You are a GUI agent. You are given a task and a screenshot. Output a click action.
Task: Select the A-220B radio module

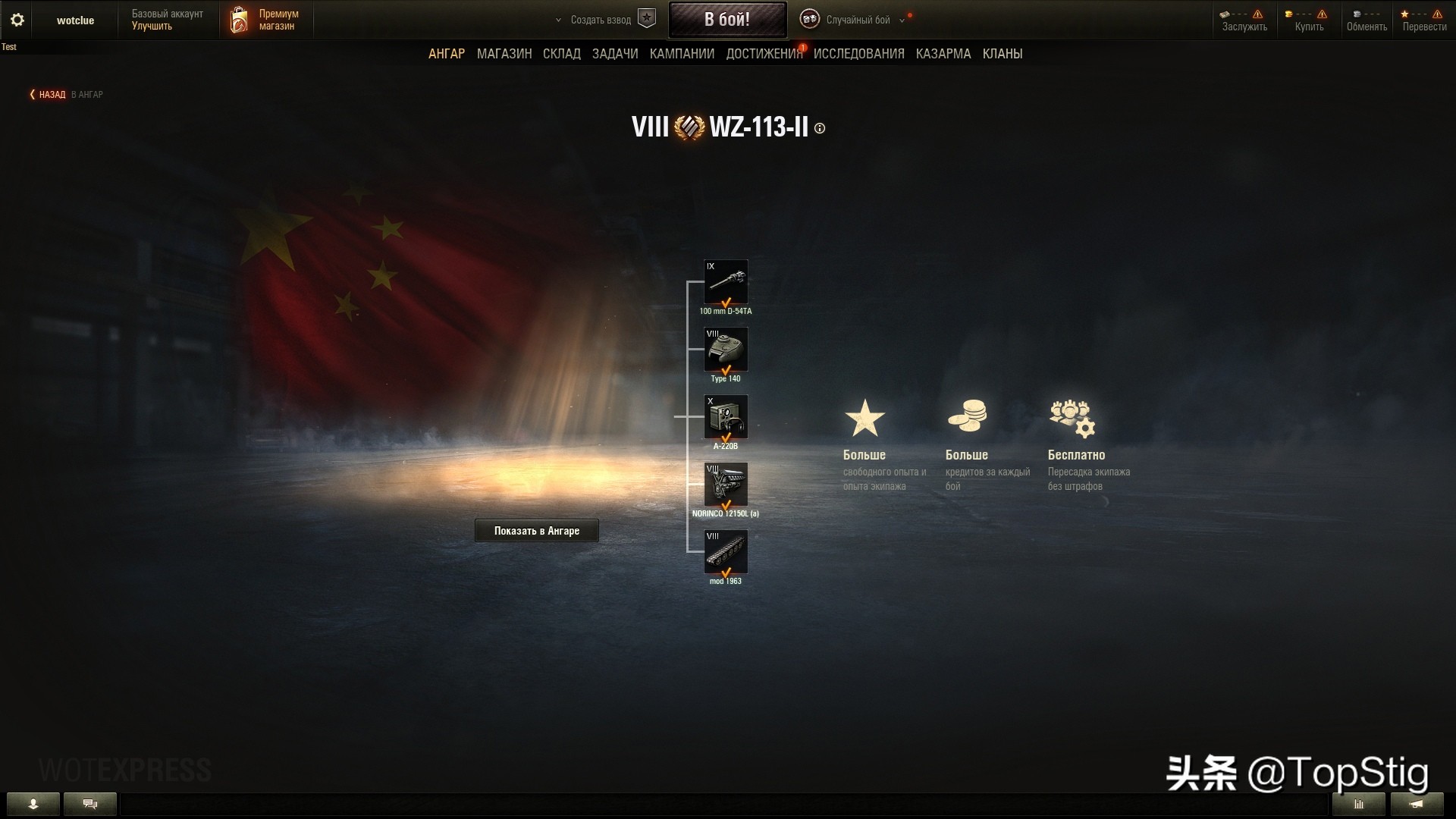[x=726, y=417]
